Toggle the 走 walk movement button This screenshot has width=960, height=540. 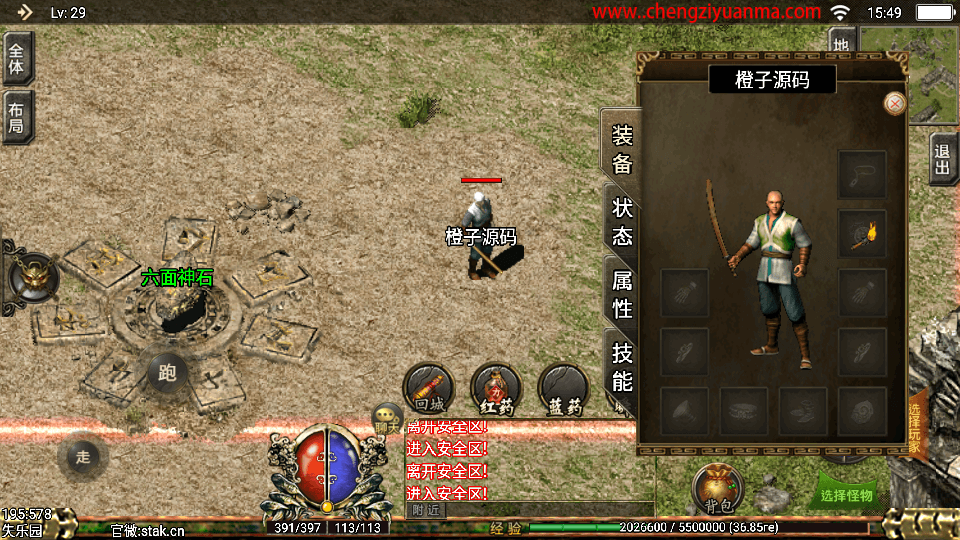click(83, 457)
